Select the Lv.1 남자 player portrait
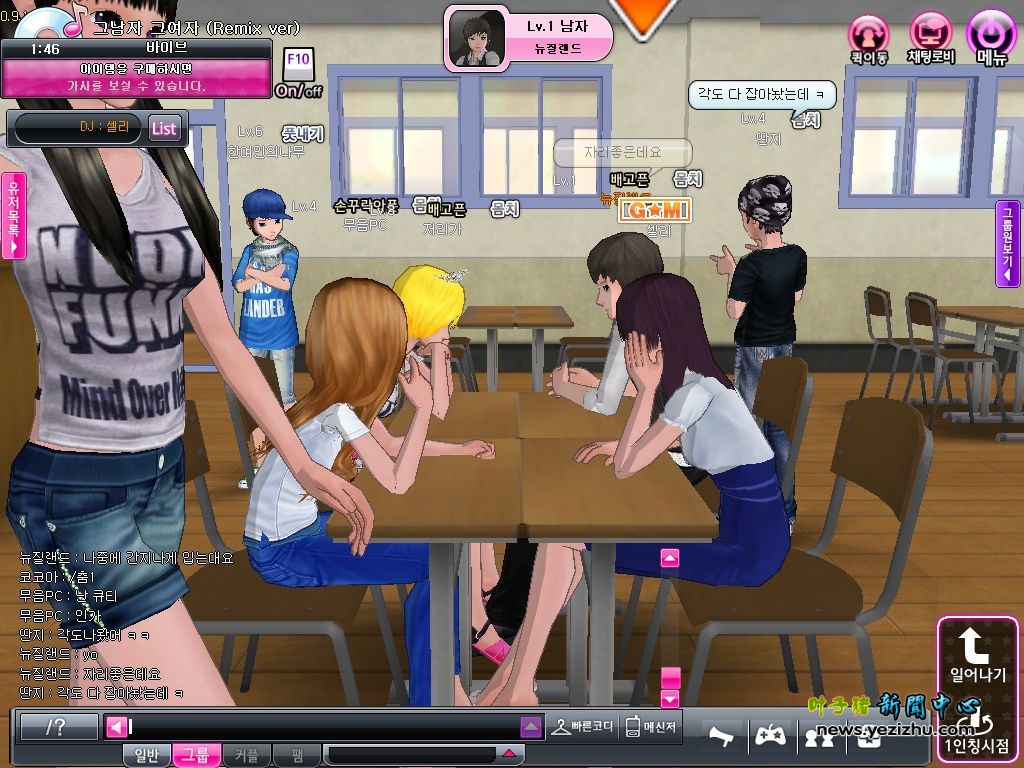The image size is (1024, 768). pyautogui.click(x=476, y=40)
